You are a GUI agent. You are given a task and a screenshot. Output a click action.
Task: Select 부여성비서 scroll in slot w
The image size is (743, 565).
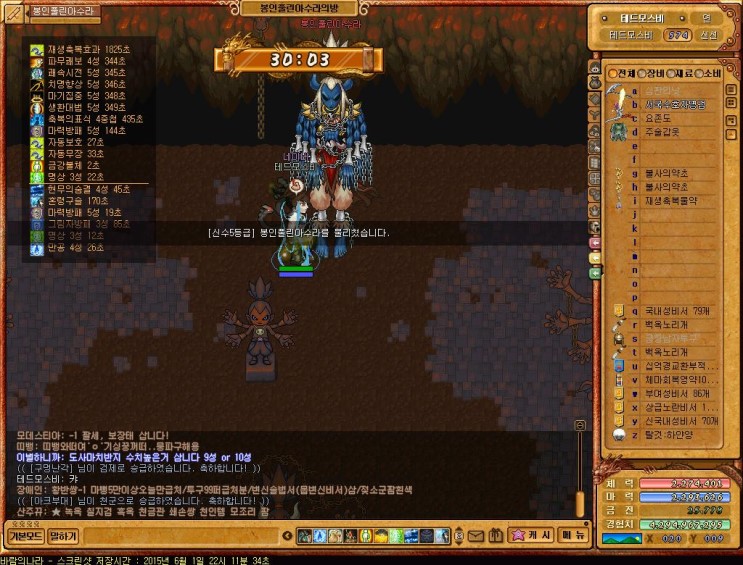[x=668, y=394]
